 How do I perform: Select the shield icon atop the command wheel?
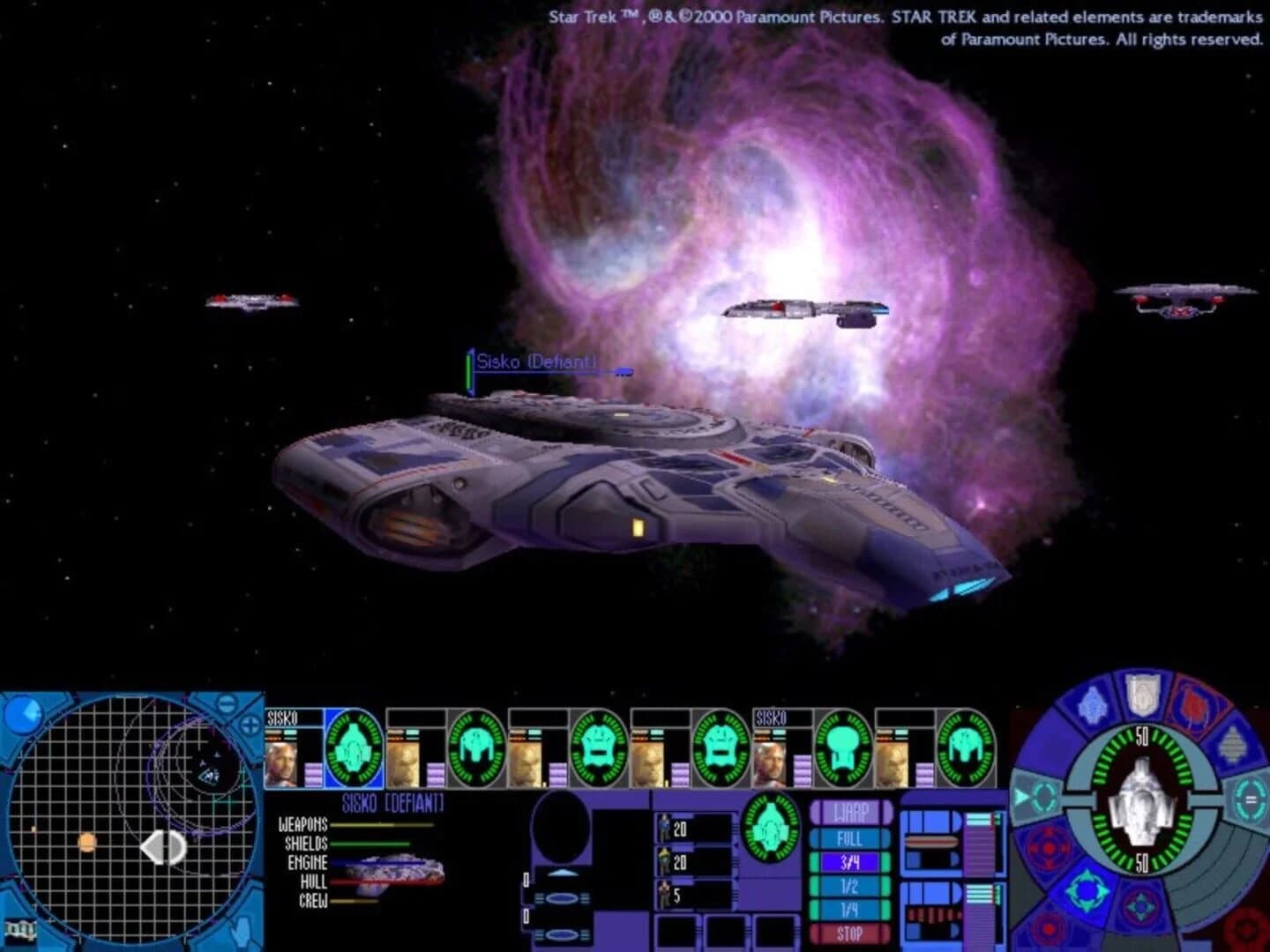[x=1141, y=699]
